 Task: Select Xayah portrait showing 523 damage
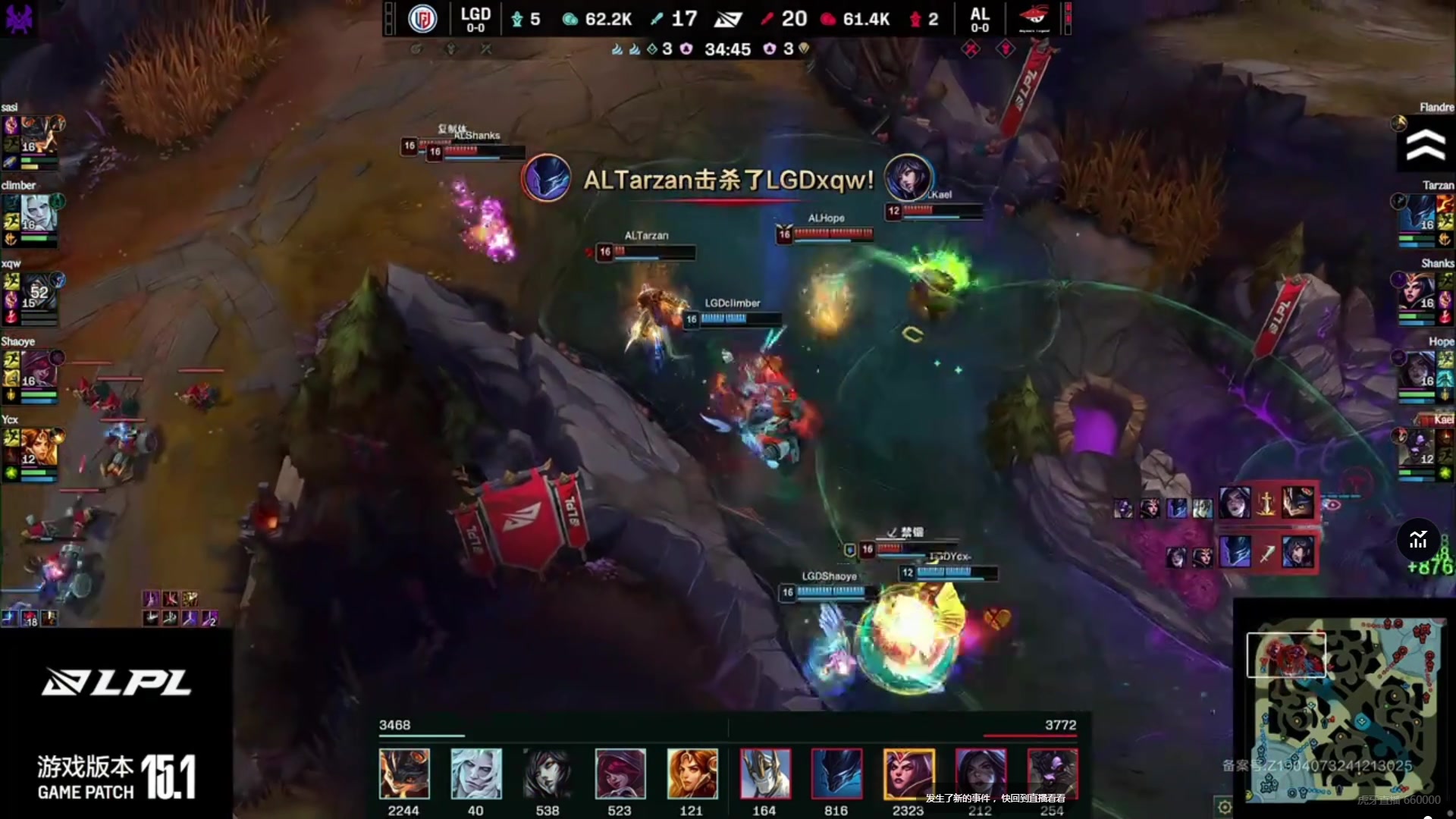pos(620,774)
